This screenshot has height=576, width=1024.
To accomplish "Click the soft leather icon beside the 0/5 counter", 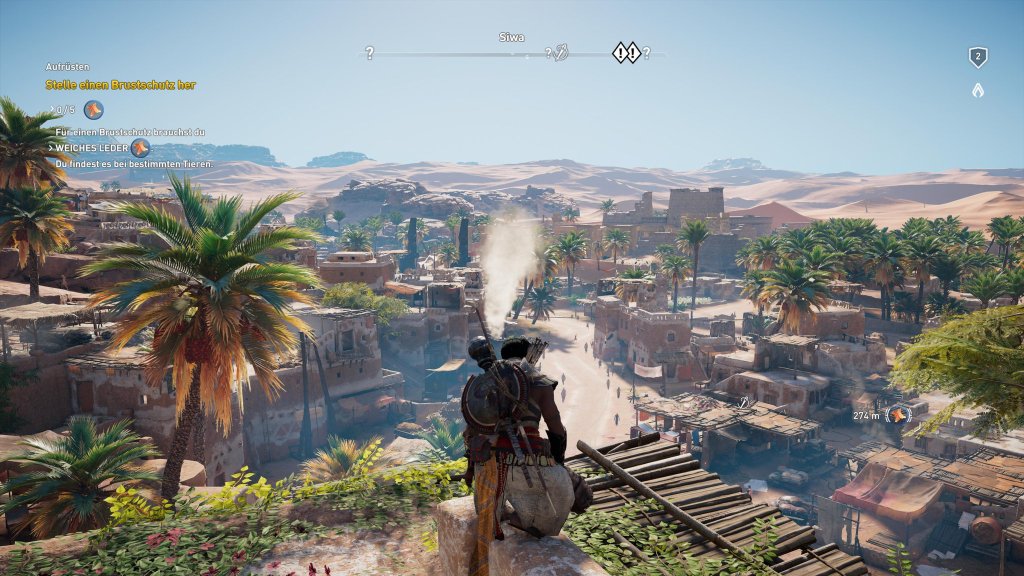I will coord(93,110).
